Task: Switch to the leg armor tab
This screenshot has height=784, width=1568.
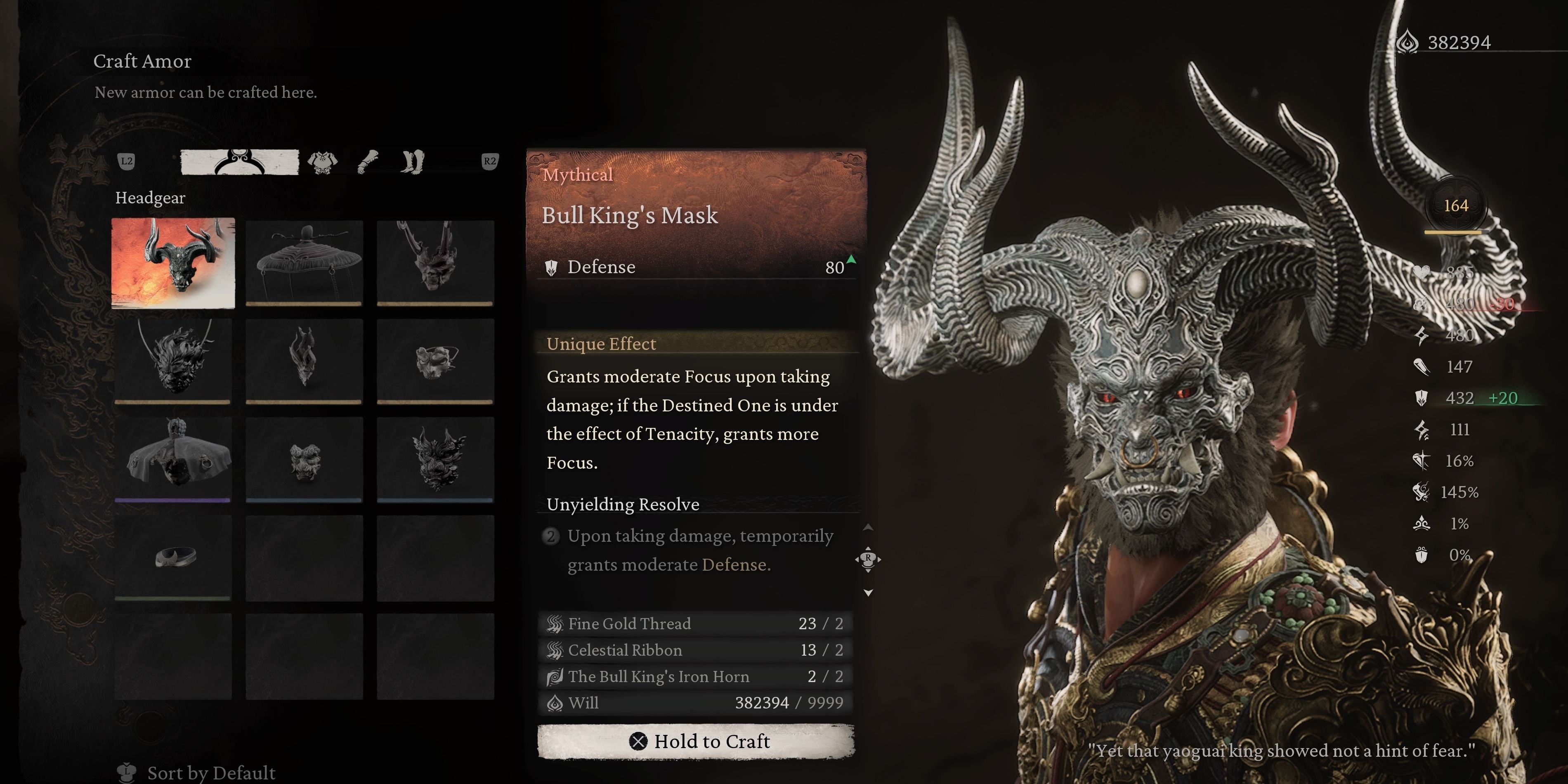Action: pyautogui.click(x=413, y=162)
